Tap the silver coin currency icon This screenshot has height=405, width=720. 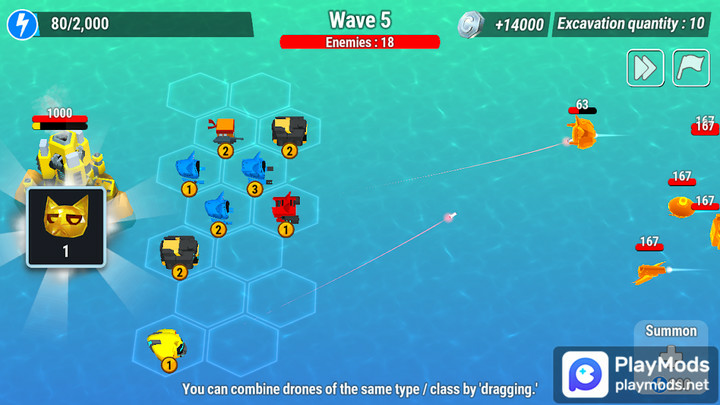point(471,24)
